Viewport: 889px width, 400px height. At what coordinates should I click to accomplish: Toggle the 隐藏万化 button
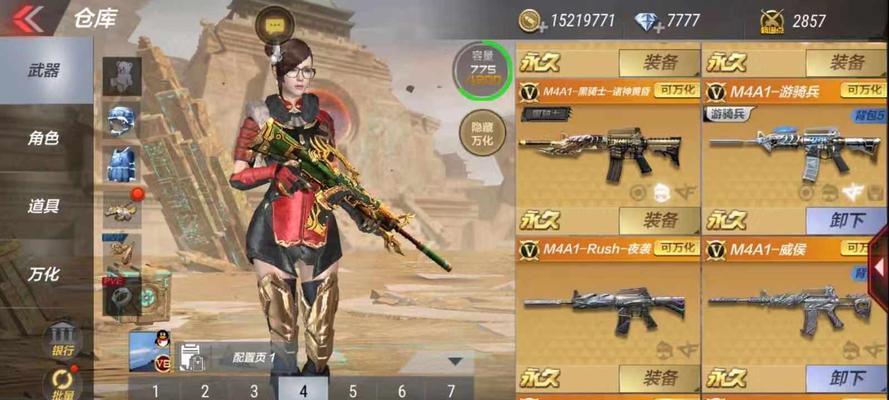coord(481,133)
